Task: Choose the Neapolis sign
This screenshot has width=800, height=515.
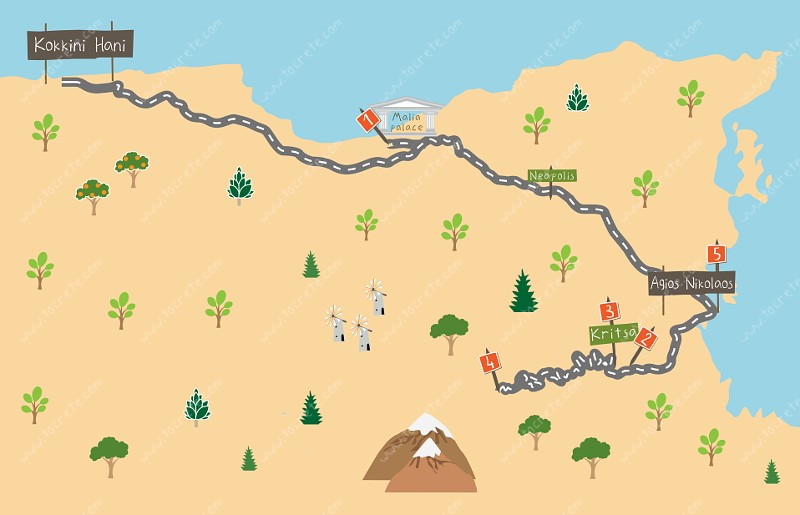Action: (x=552, y=176)
